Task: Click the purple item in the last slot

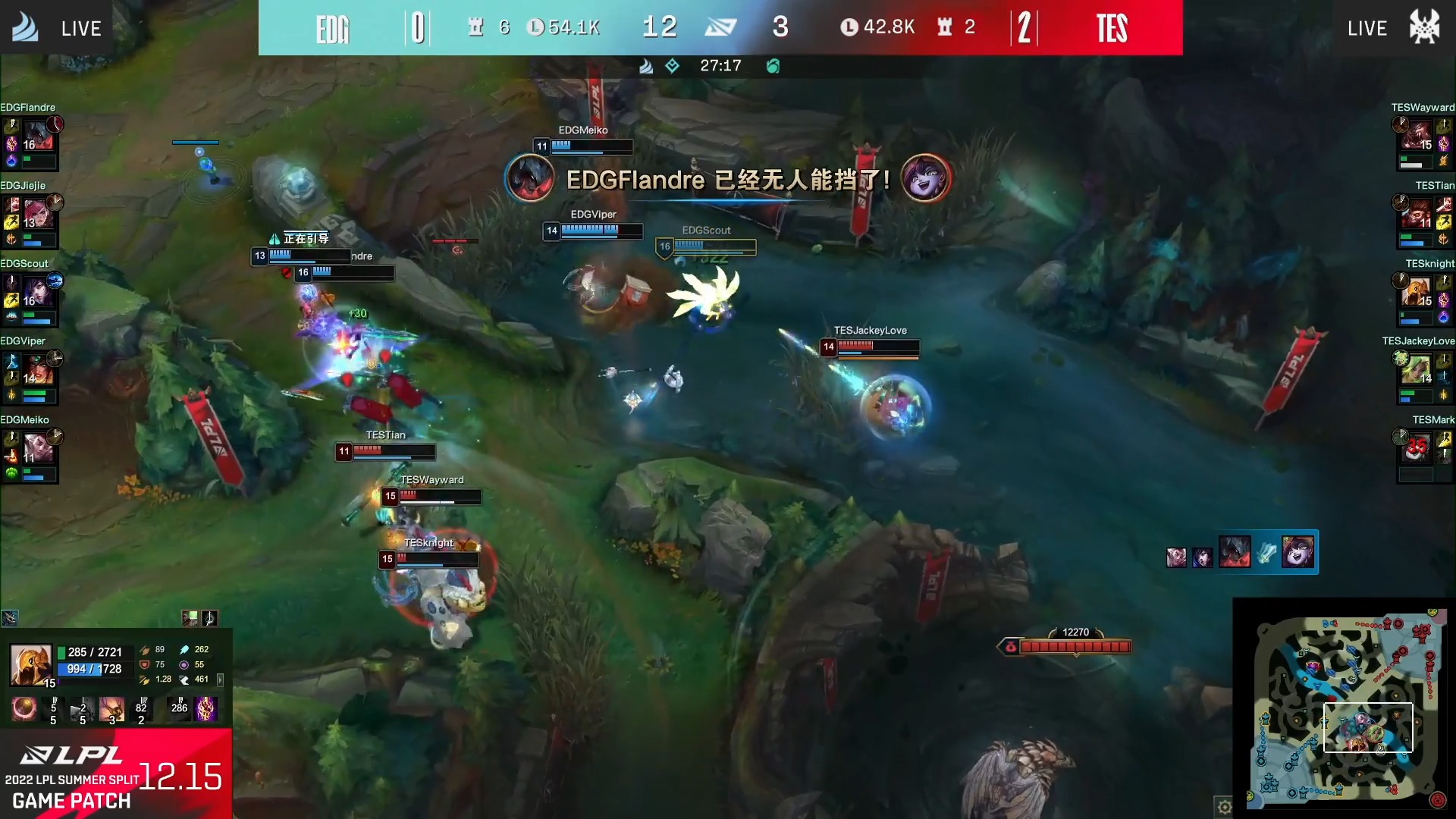Action: click(x=206, y=709)
